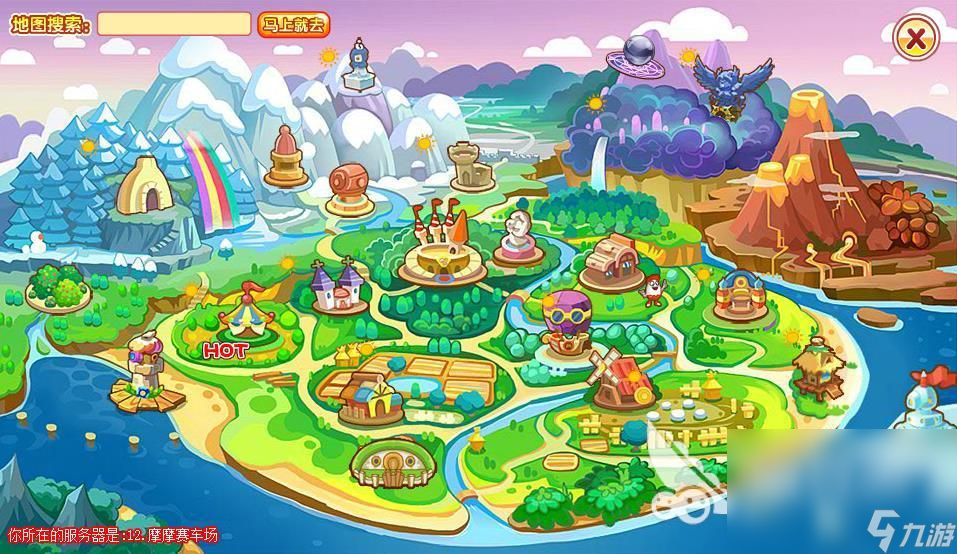This screenshot has width=957, height=554.
Task: Select the small purple-roofed castle
Action: point(335,286)
